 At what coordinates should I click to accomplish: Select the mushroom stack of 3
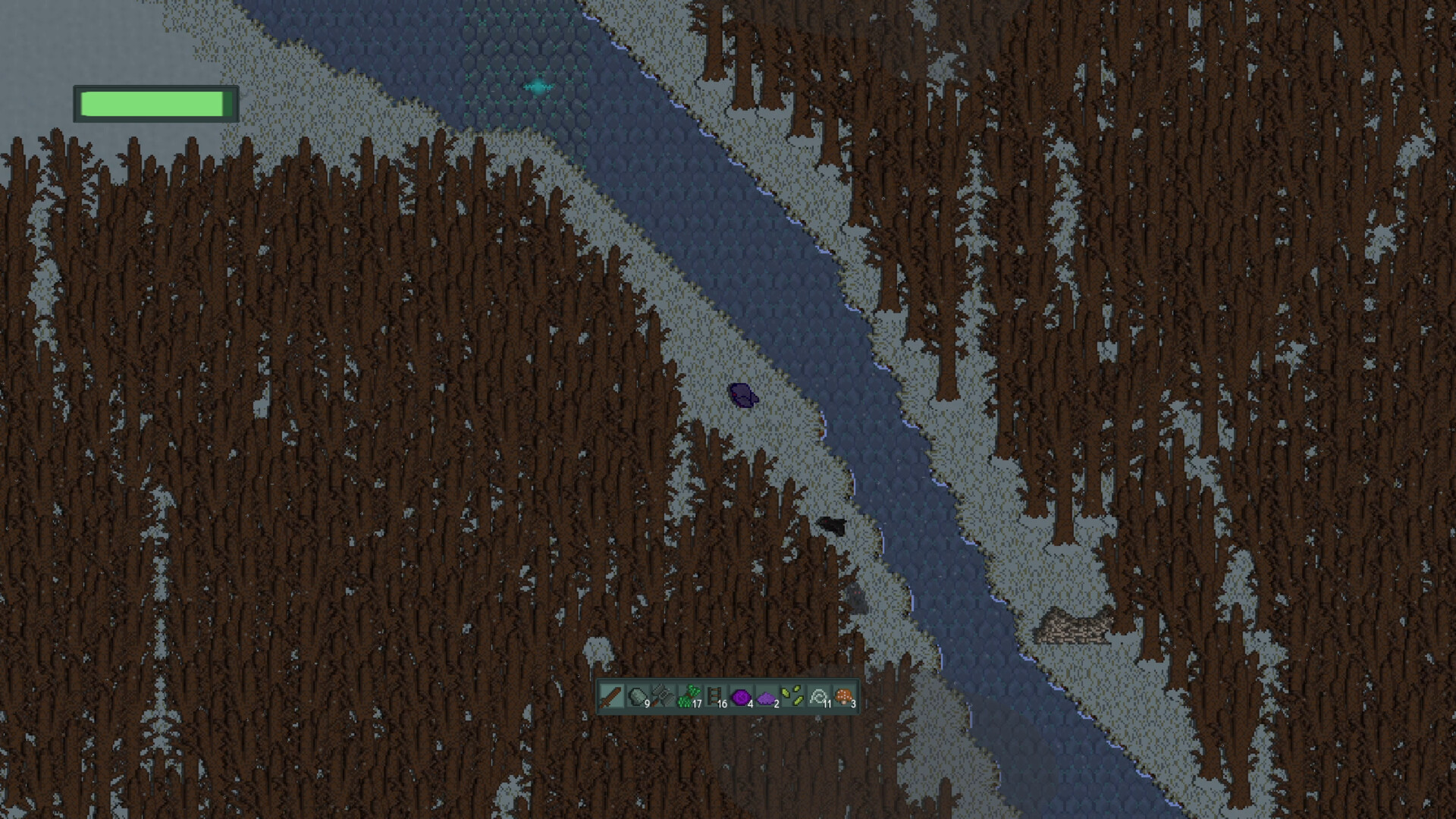point(843,696)
